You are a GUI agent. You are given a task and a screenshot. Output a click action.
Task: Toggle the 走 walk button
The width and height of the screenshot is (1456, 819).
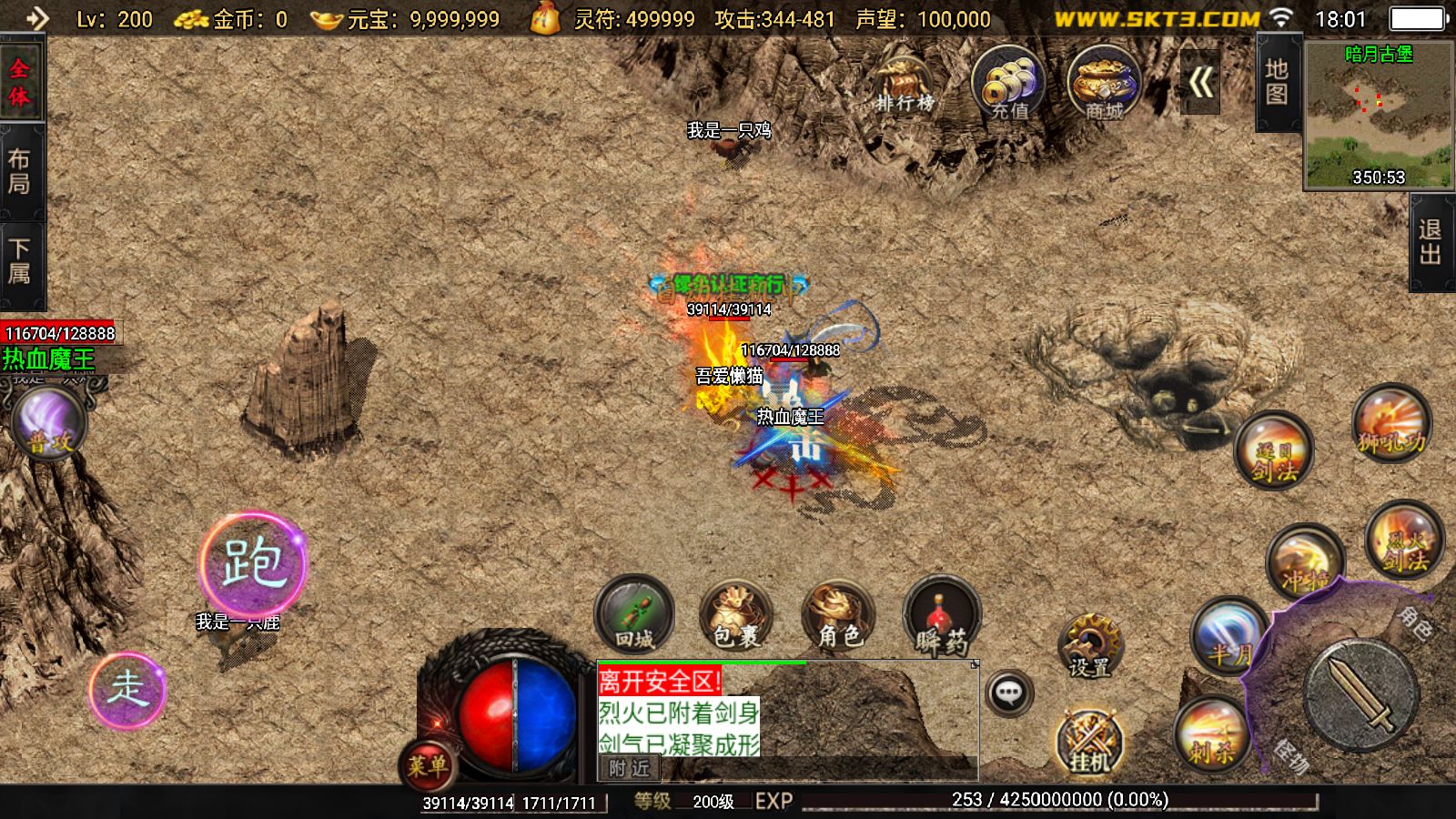(x=127, y=689)
